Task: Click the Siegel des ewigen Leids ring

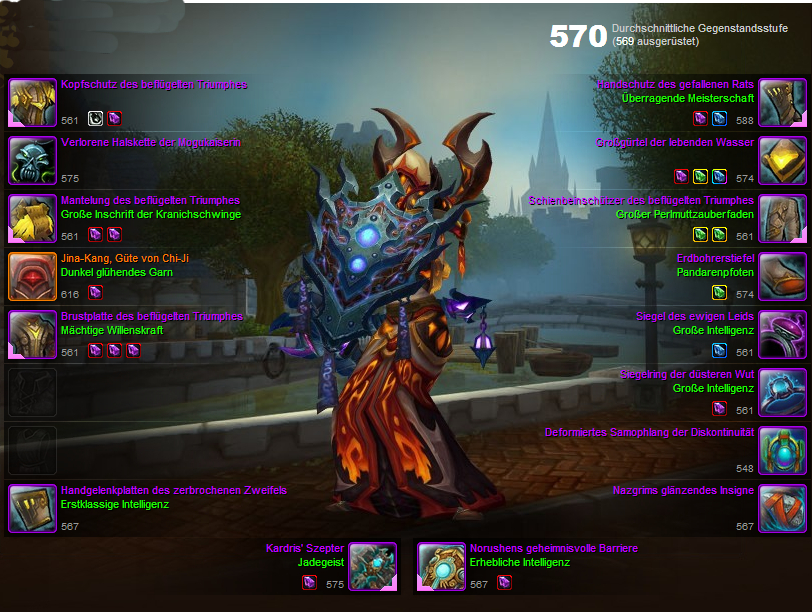Action: 783,334
